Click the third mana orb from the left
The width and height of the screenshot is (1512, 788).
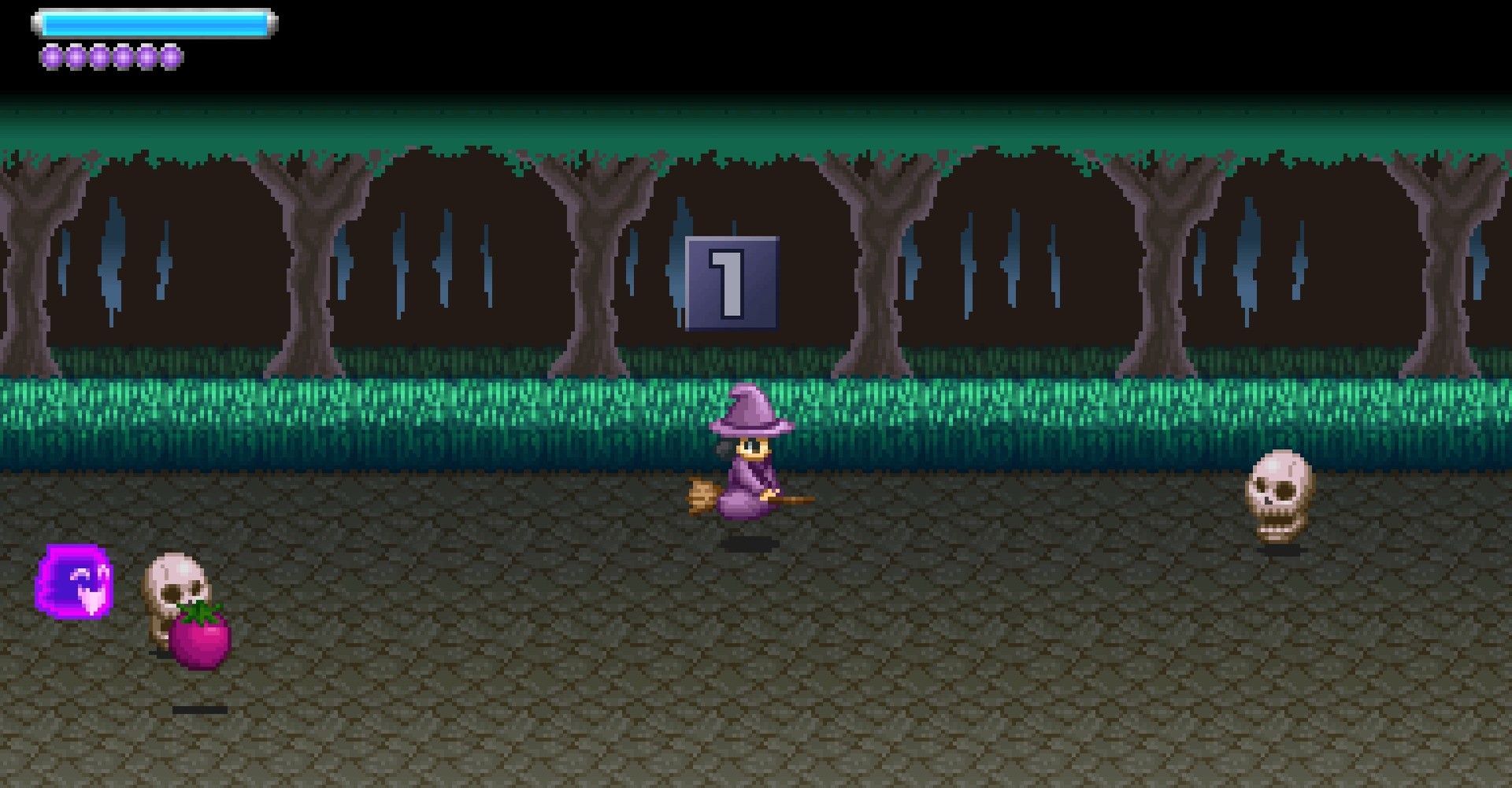pyautogui.click(x=99, y=56)
